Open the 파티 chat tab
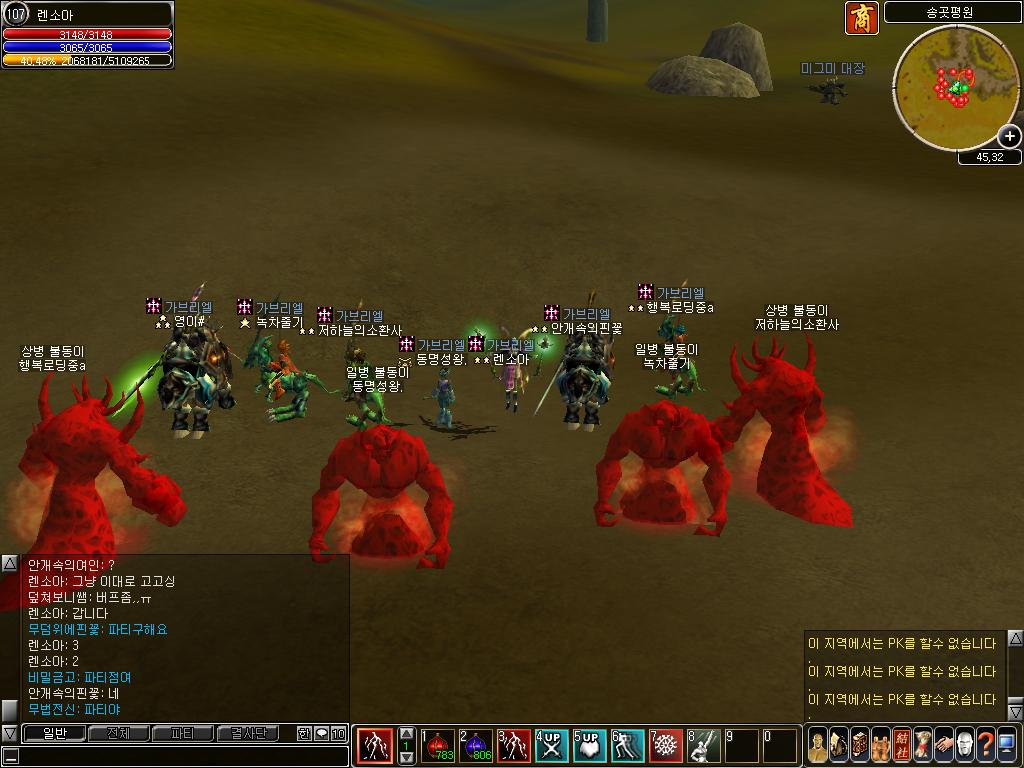Image resolution: width=1024 pixels, height=768 pixels. click(x=183, y=734)
